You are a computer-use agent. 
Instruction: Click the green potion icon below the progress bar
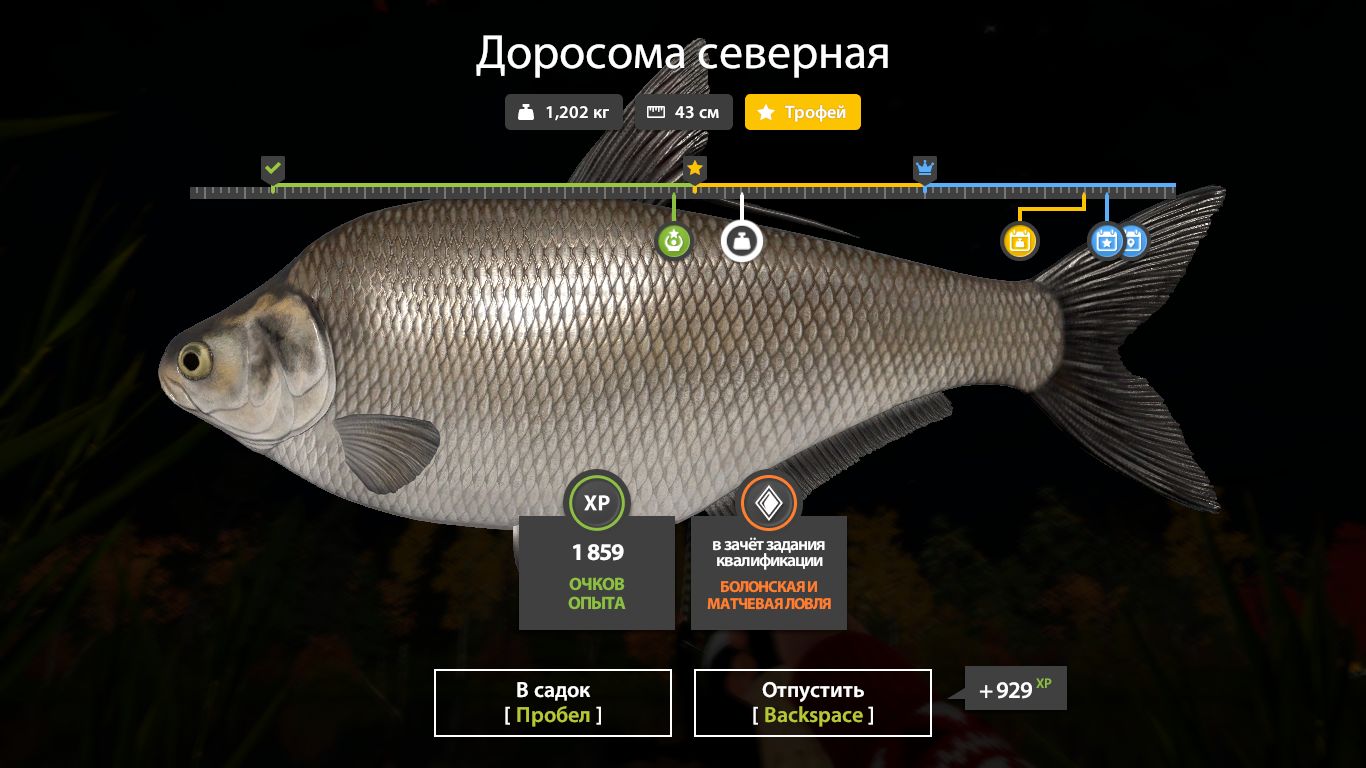coord(674,240)
